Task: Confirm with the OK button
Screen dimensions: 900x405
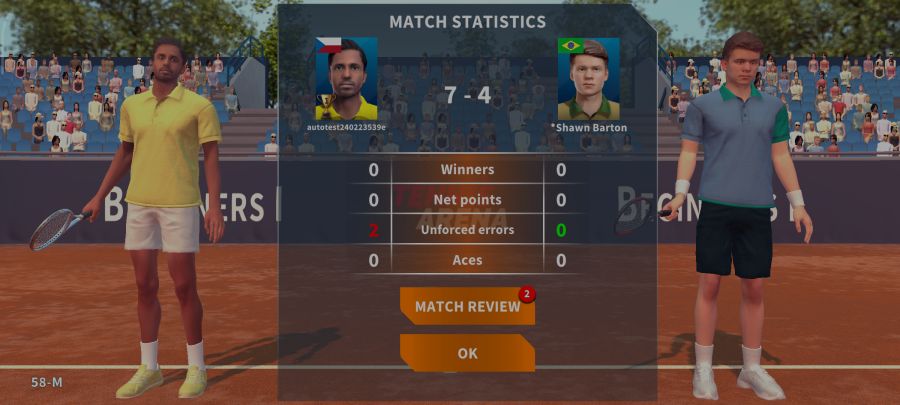Action: (467, 353)
